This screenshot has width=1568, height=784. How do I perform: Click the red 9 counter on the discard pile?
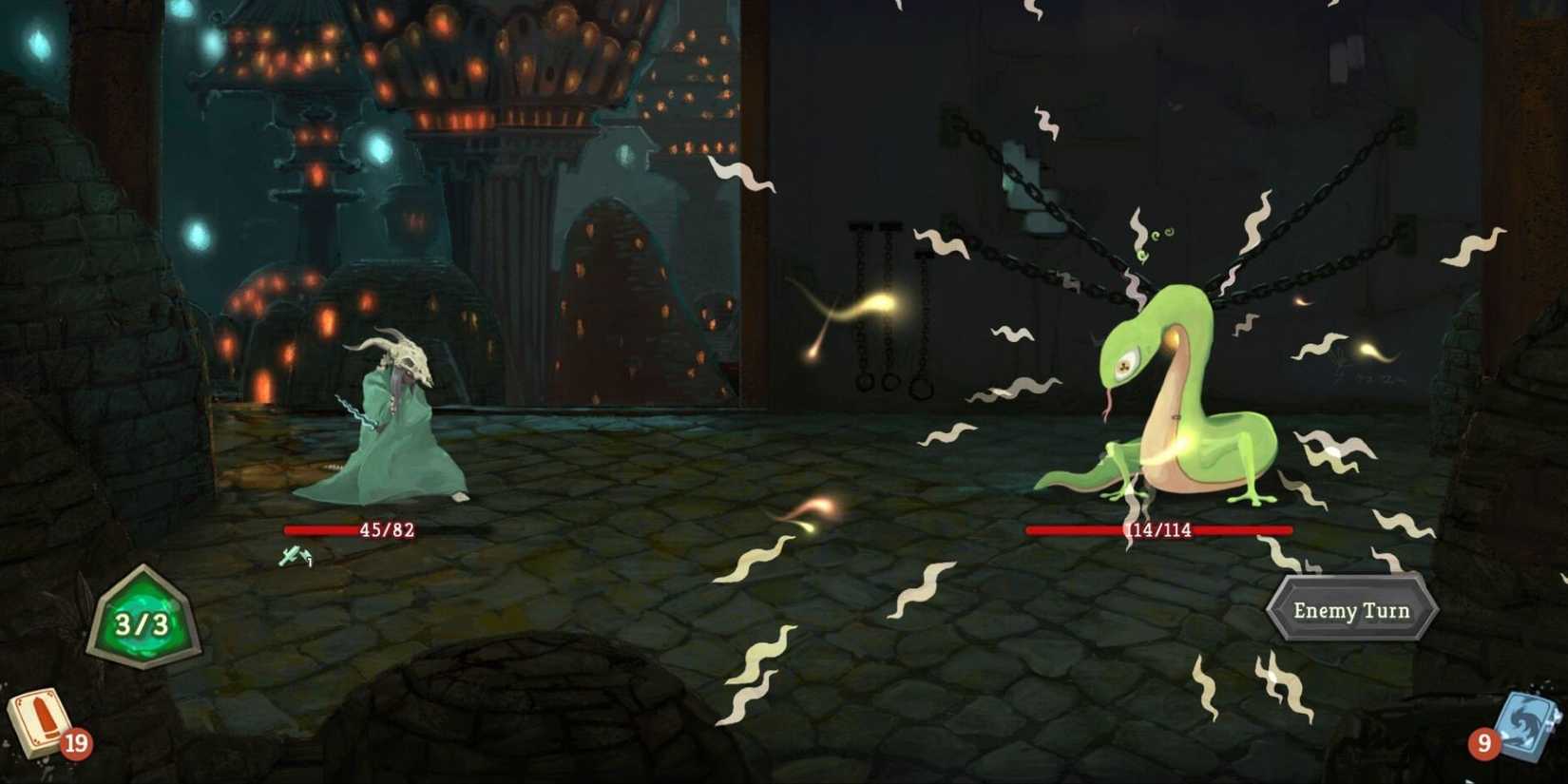[1485, 745]
